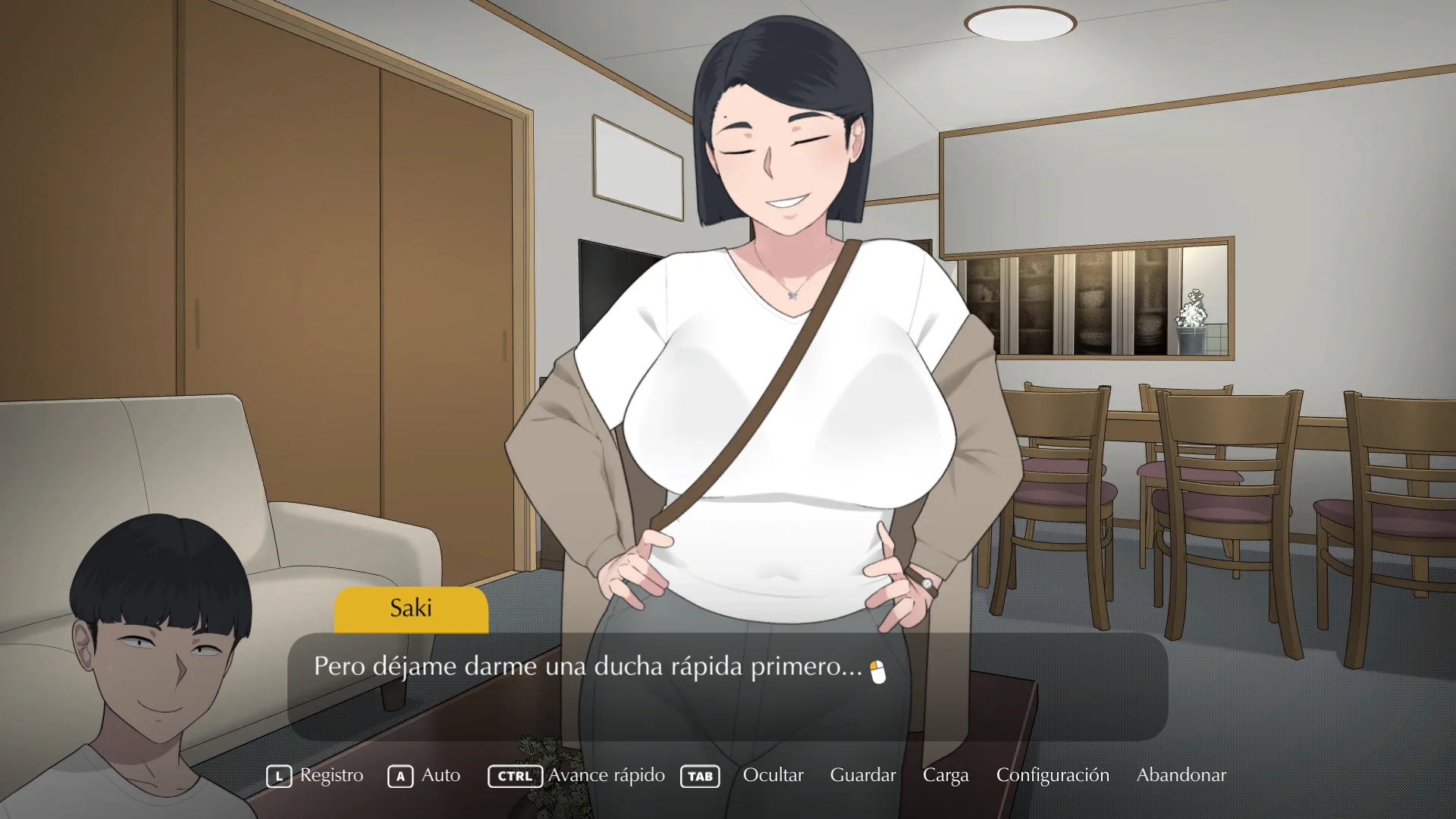Open the Guardar save menu
The width and height of the screenshot is (1456, 819).
pos(862,775)
